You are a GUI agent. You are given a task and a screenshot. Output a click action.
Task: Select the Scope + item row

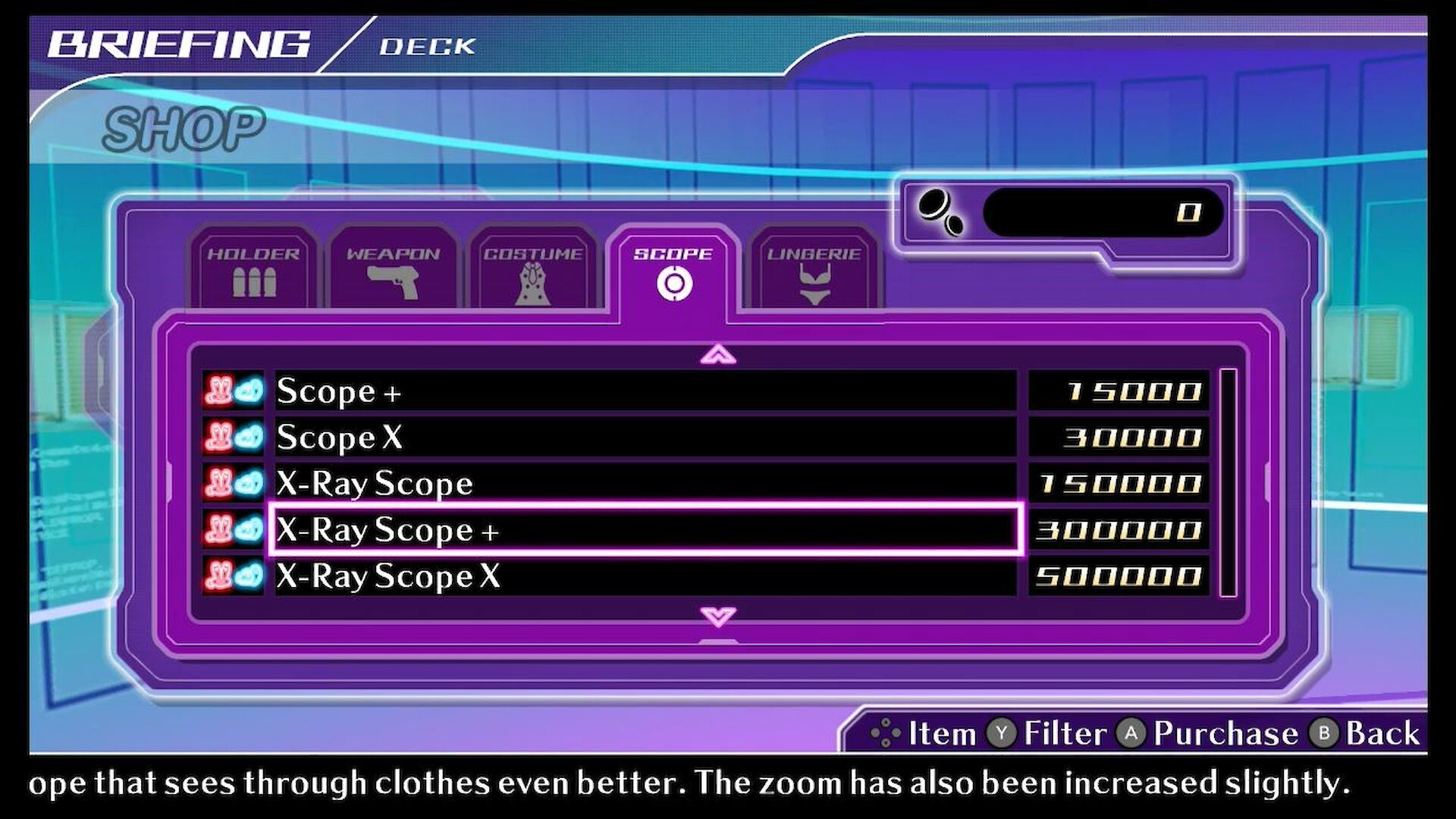tap(645, 391)
